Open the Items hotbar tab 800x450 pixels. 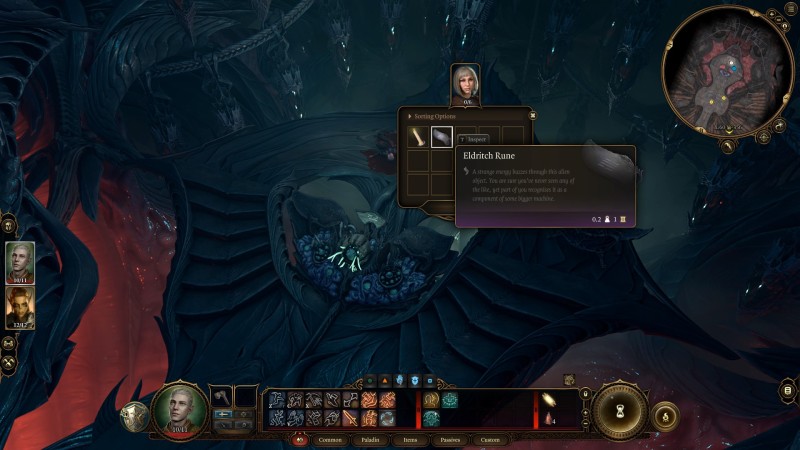click(x=409, y=439)
